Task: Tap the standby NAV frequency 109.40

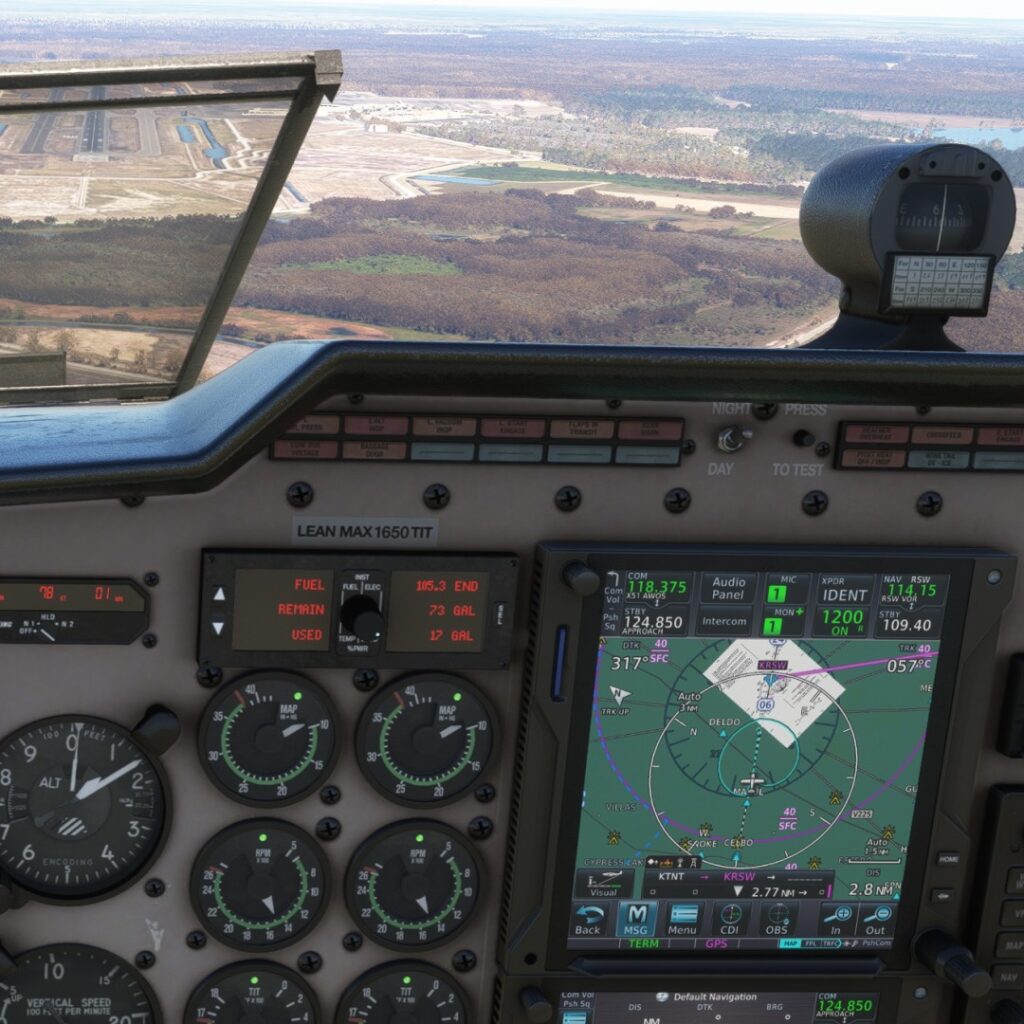Action: (907, 625)
